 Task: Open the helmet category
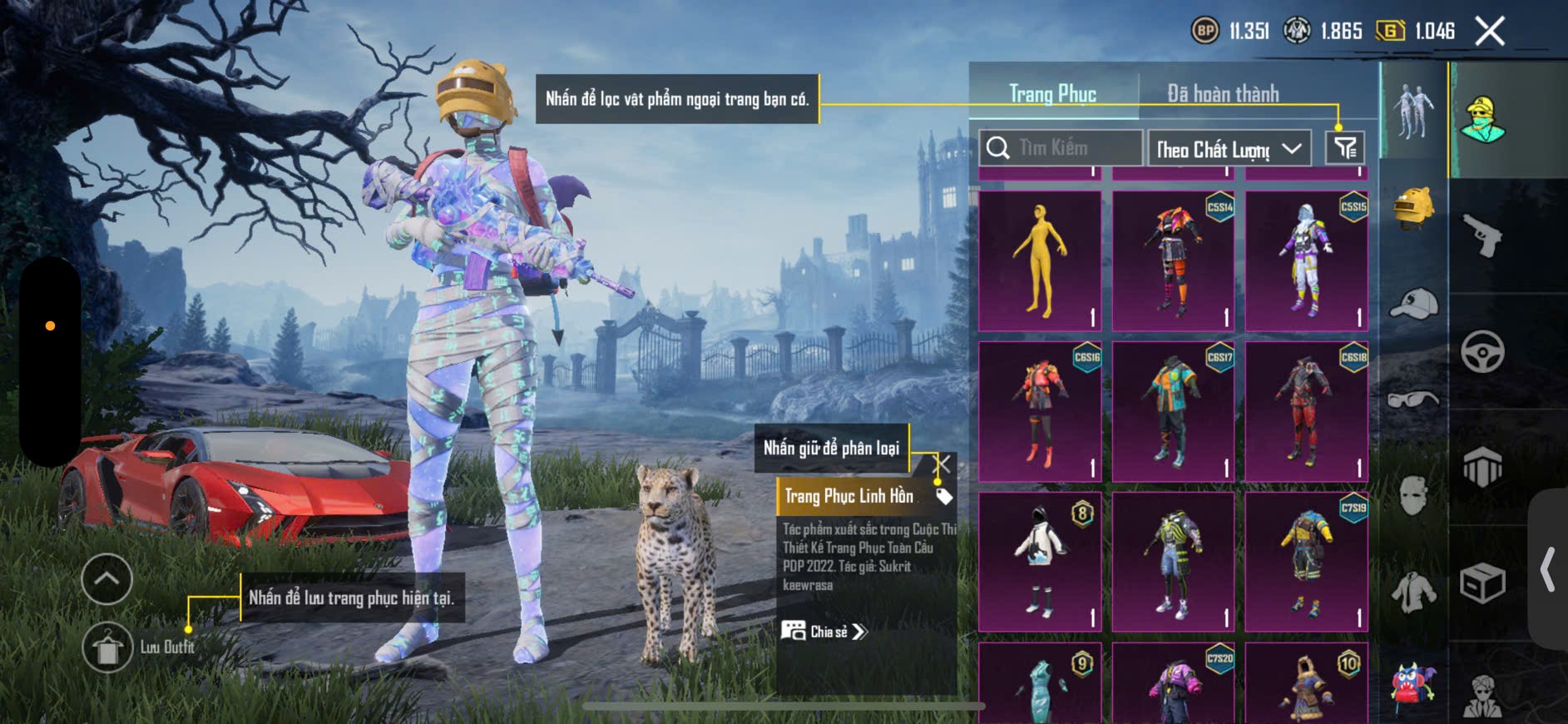click(1413, 208)
